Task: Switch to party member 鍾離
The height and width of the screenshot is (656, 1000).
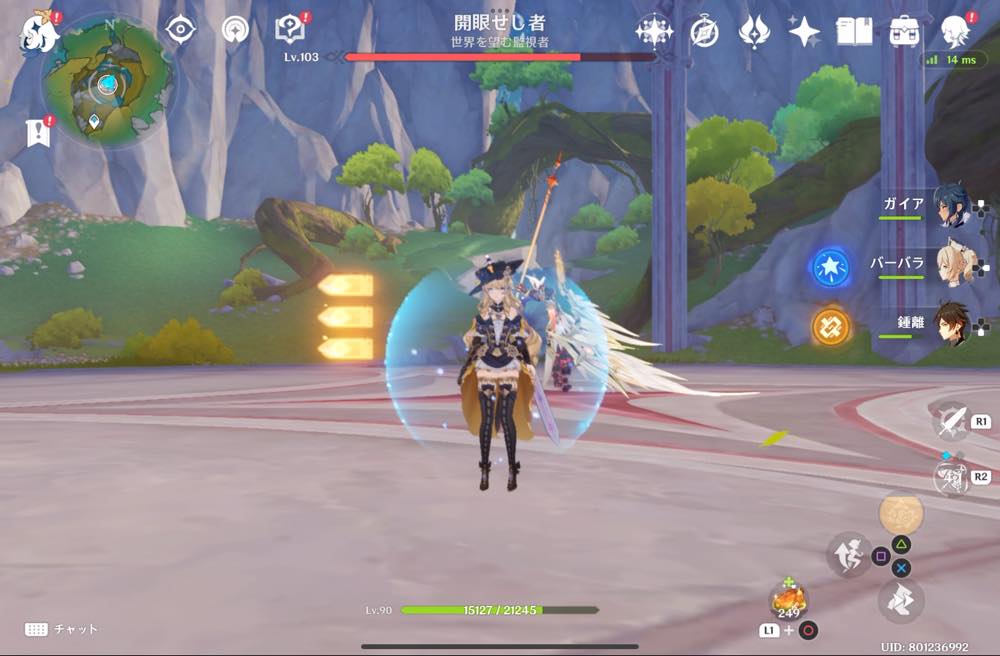Action: 950,324
